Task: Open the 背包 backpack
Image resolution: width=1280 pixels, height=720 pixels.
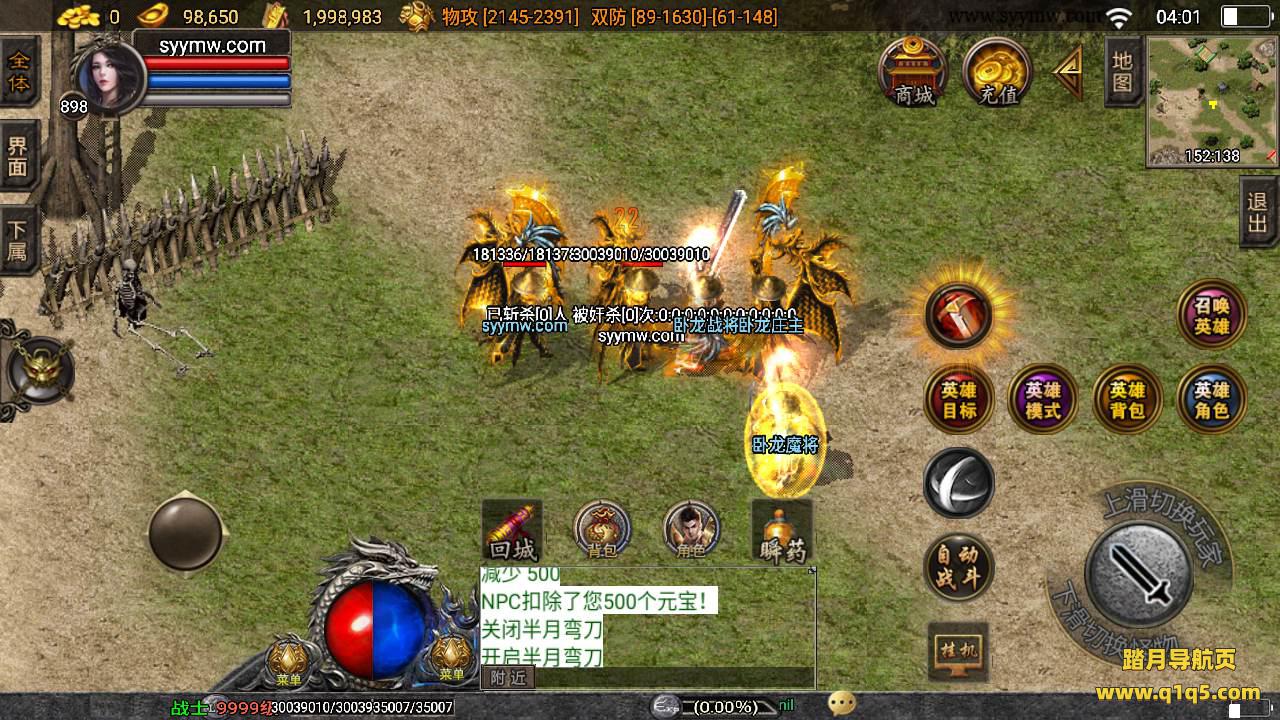Action: click(x=602, y=530)
